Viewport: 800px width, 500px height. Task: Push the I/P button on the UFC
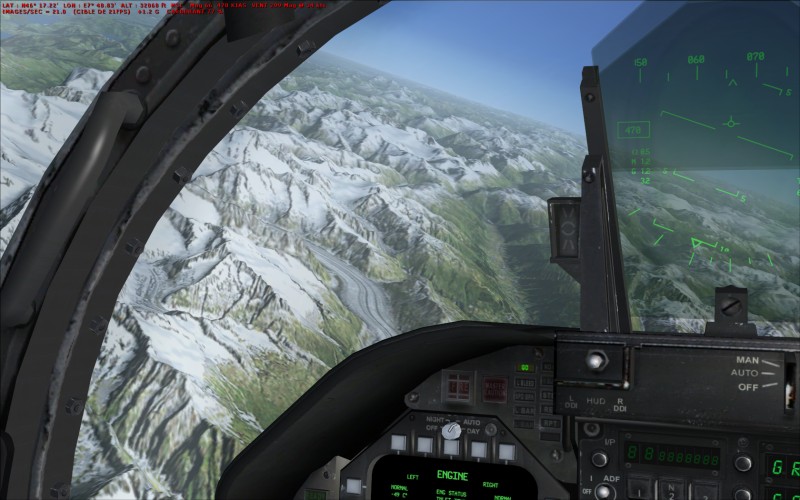click(600, 459)
